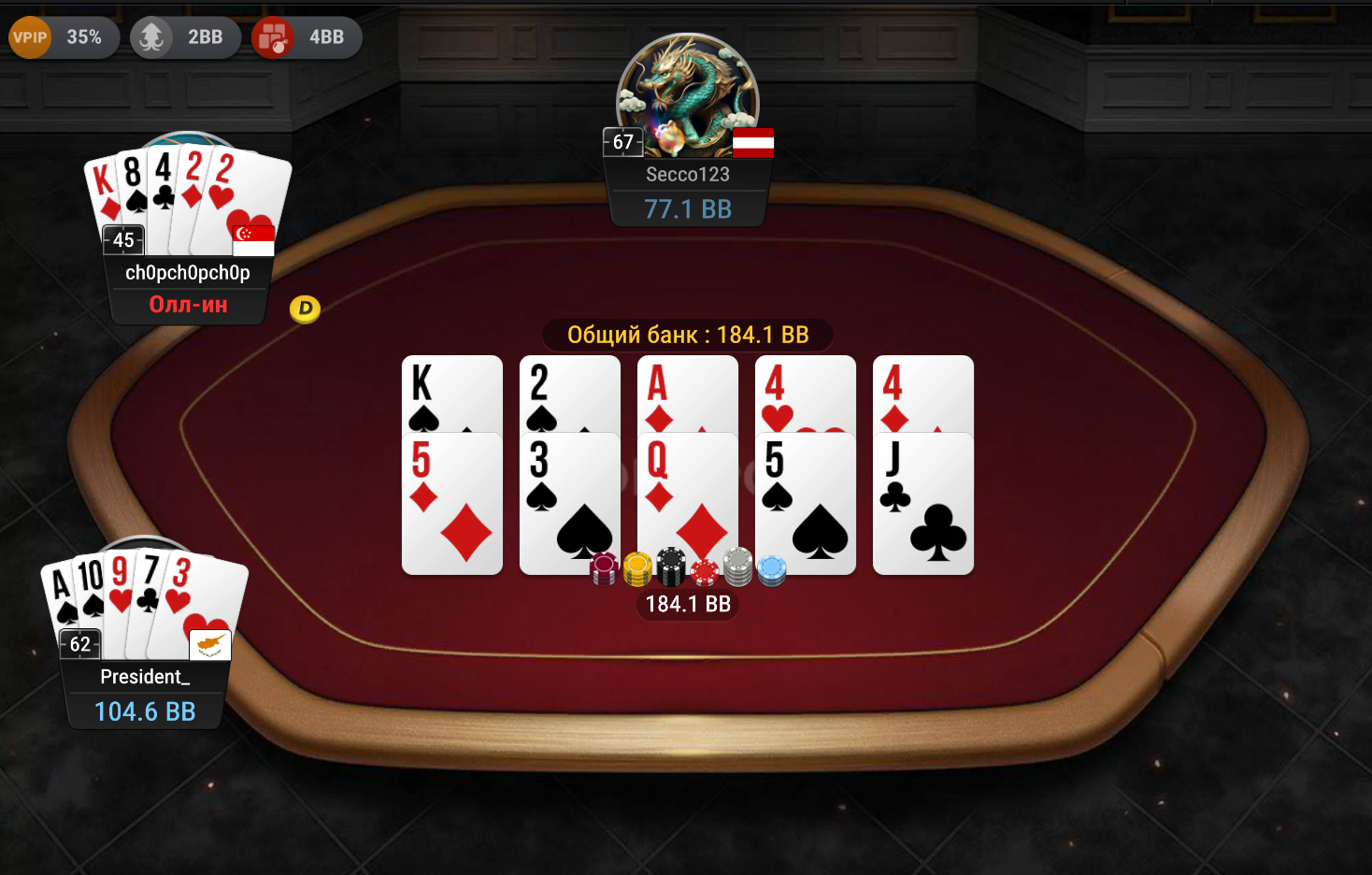Show the total pot label at top

tap(688, 335)
